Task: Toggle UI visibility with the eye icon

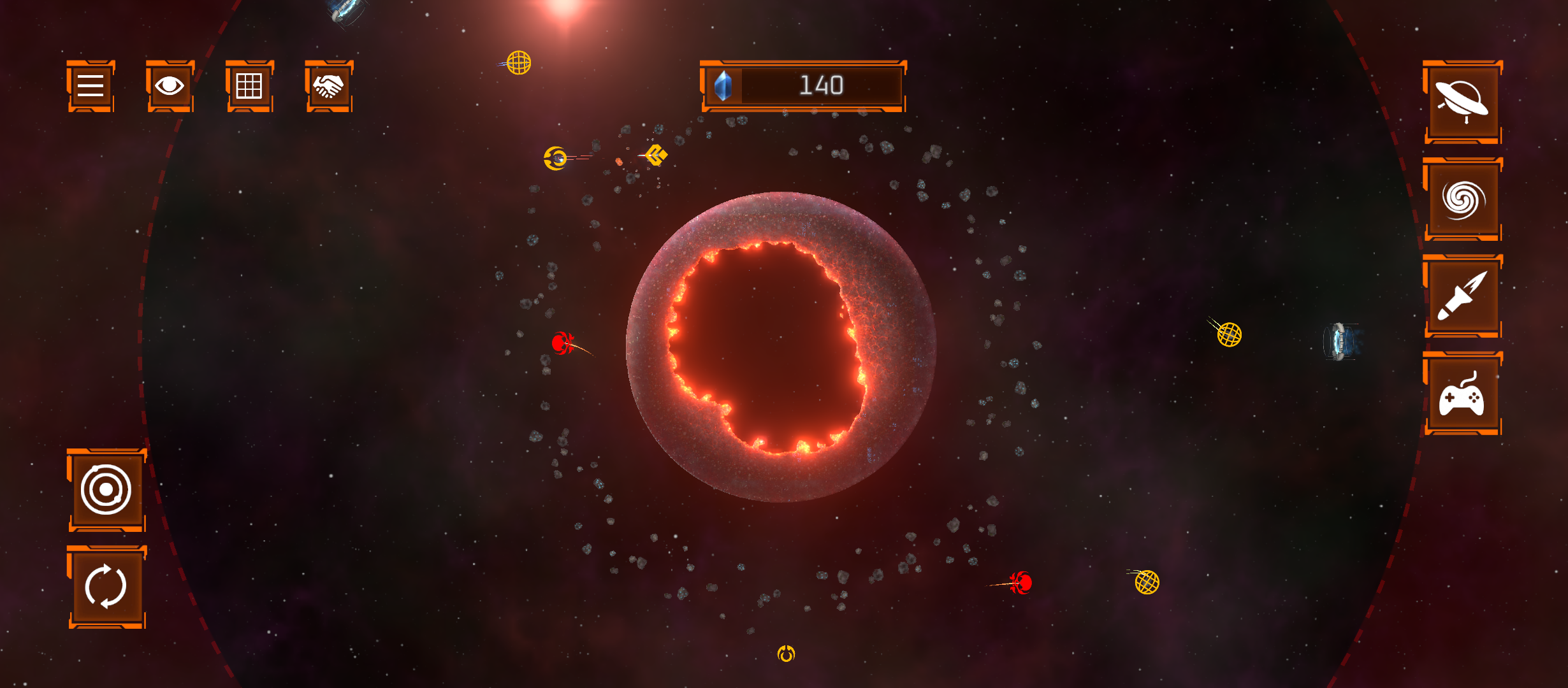Action: 170,87
